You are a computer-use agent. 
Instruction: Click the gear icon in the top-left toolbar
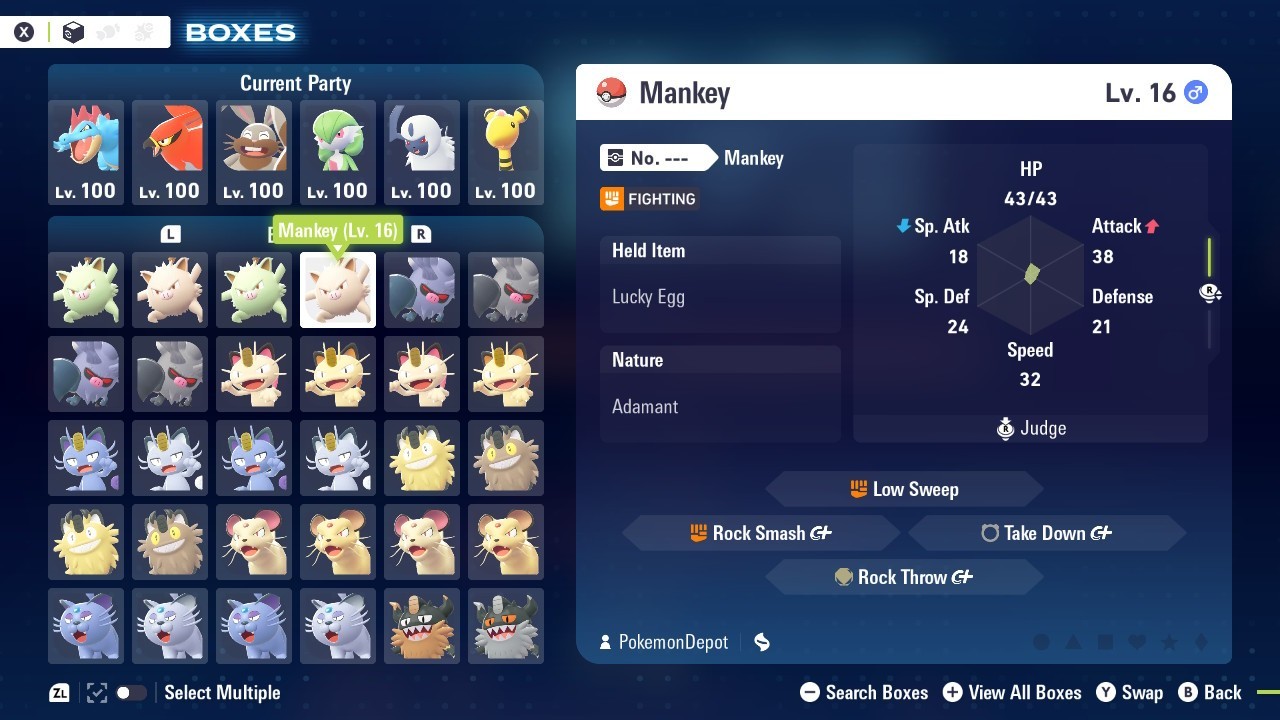[x=143, y=32]
